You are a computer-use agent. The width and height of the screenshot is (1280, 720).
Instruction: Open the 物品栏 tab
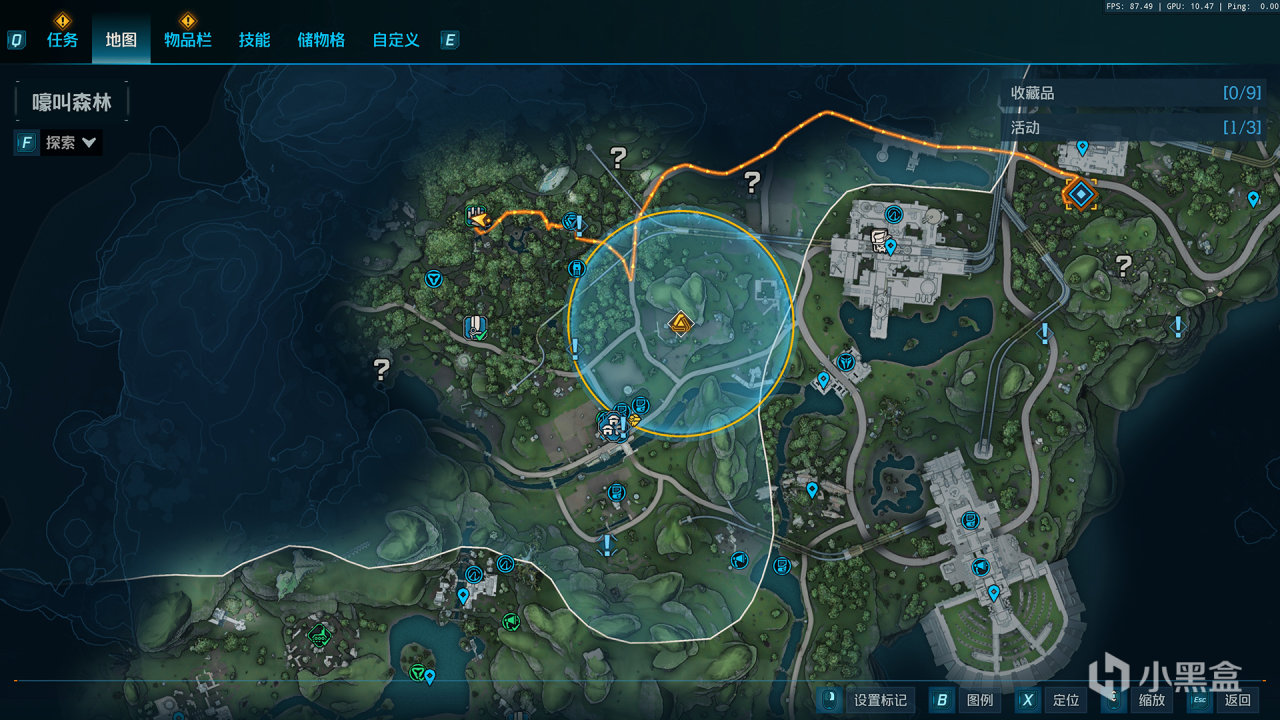[188, 40]
